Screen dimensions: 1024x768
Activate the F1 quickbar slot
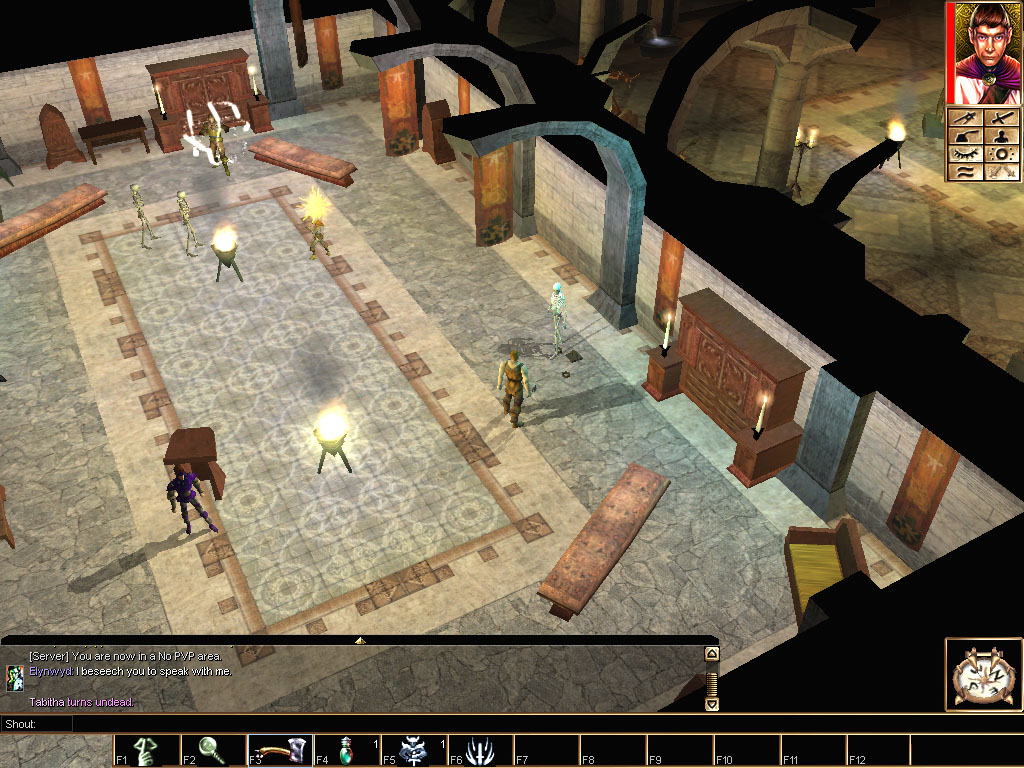[x=145, y=750]
